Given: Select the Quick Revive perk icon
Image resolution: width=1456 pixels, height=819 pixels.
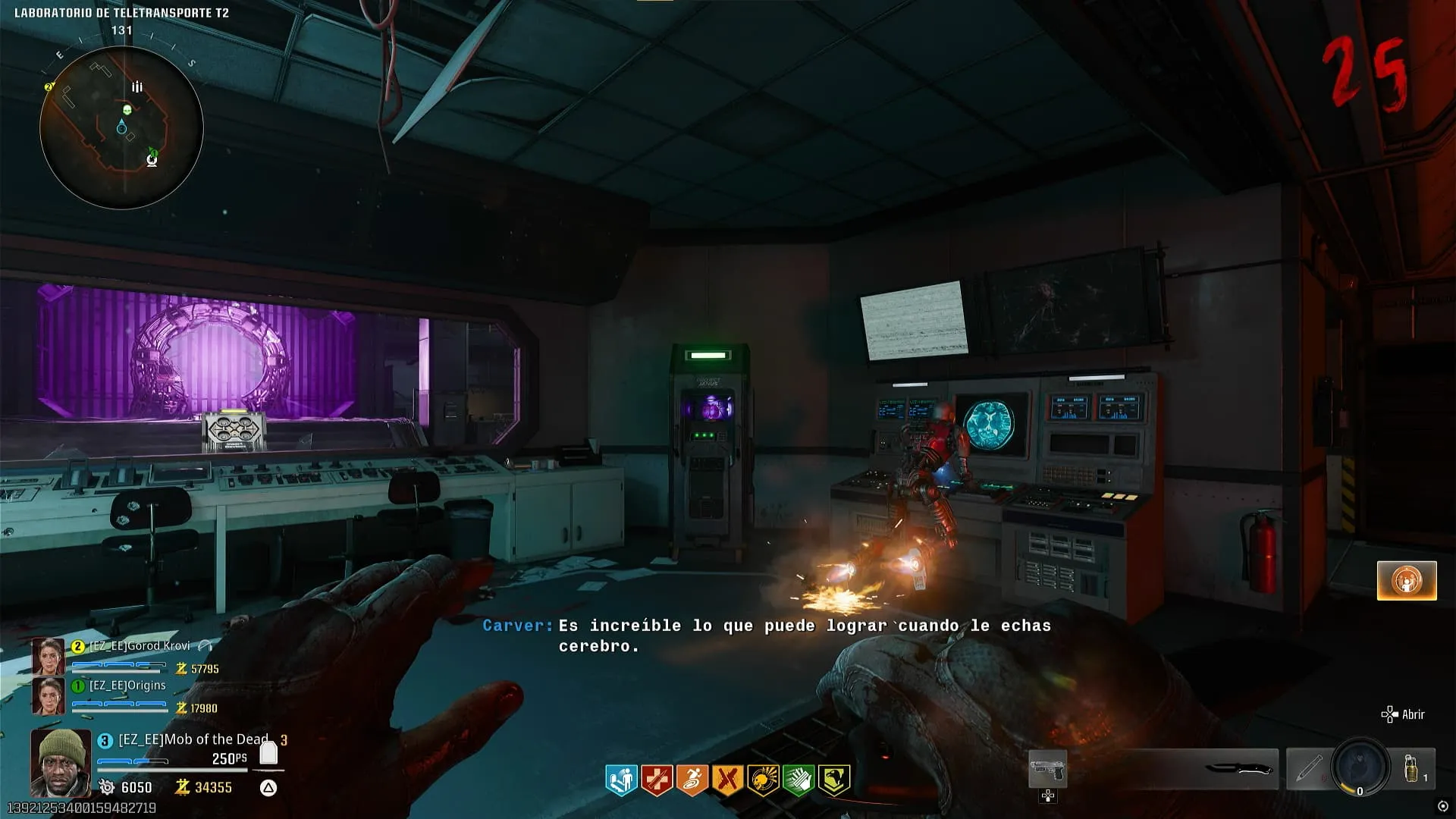Looking at the screenshot, I should [621, 780].
